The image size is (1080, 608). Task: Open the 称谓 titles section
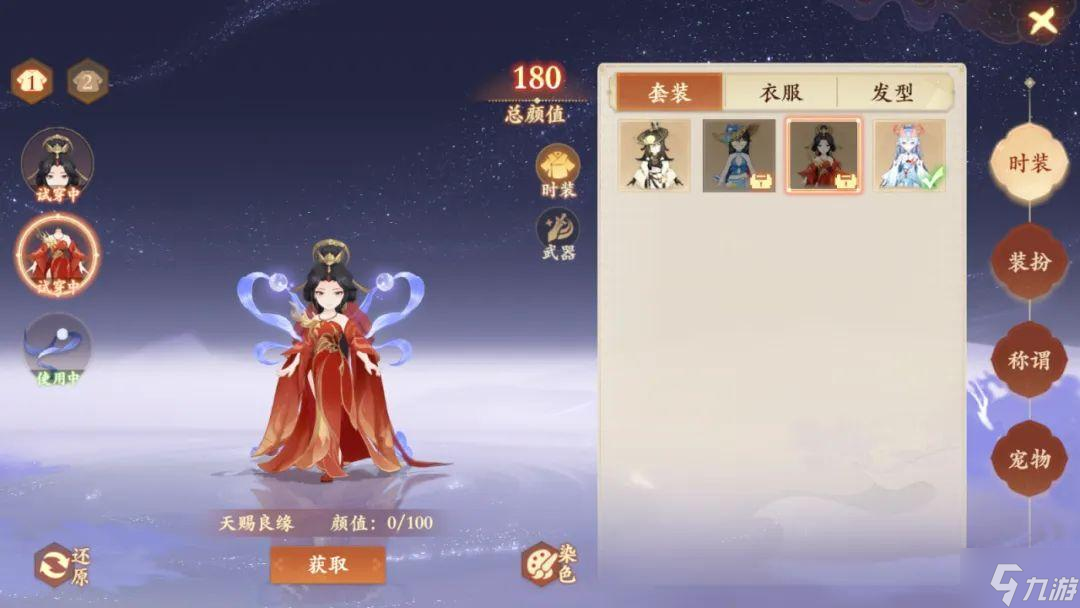tap(1028, 360)
